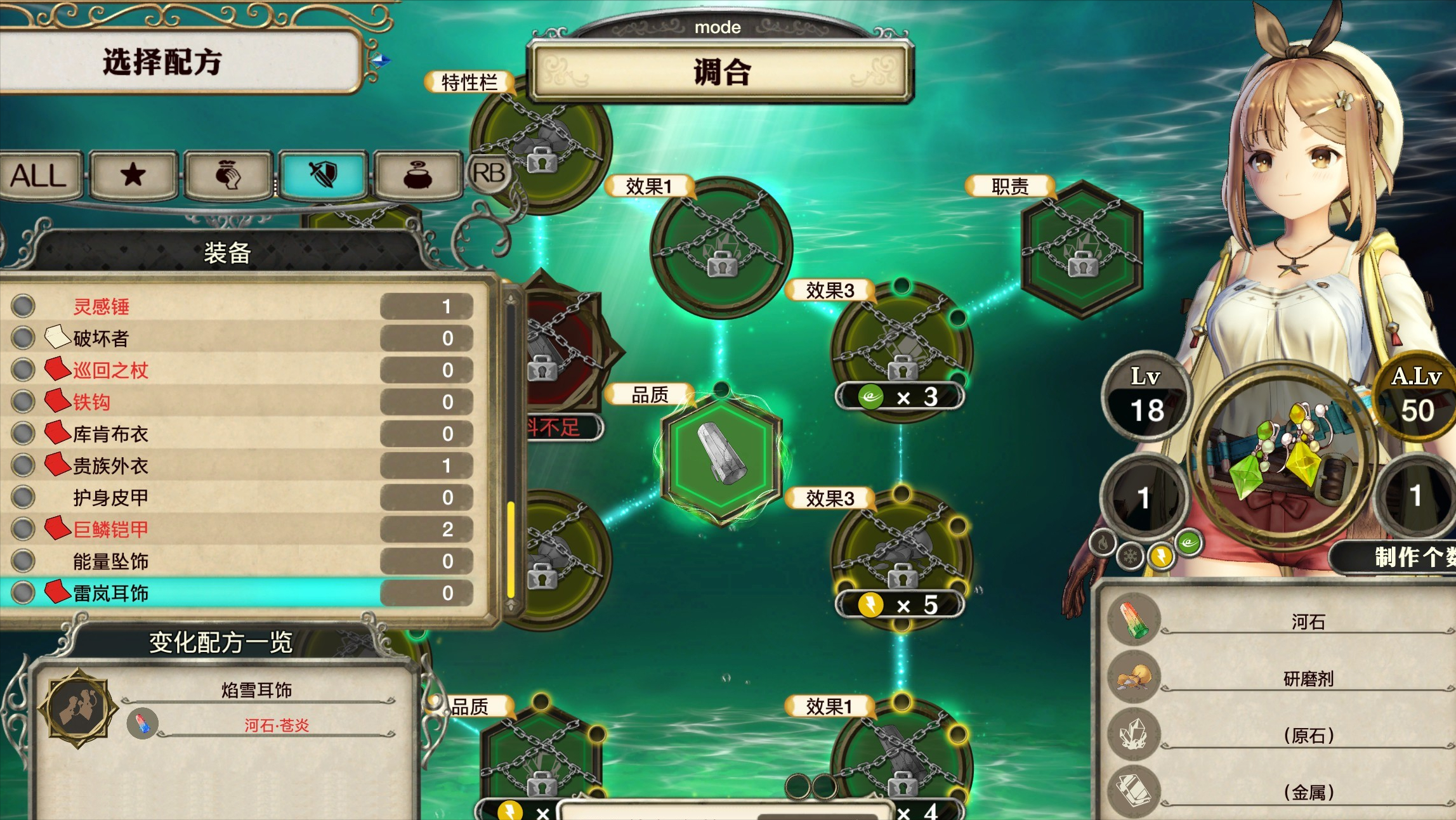Select the star favorites tab
1456x820 pixels.
[133, 175]
